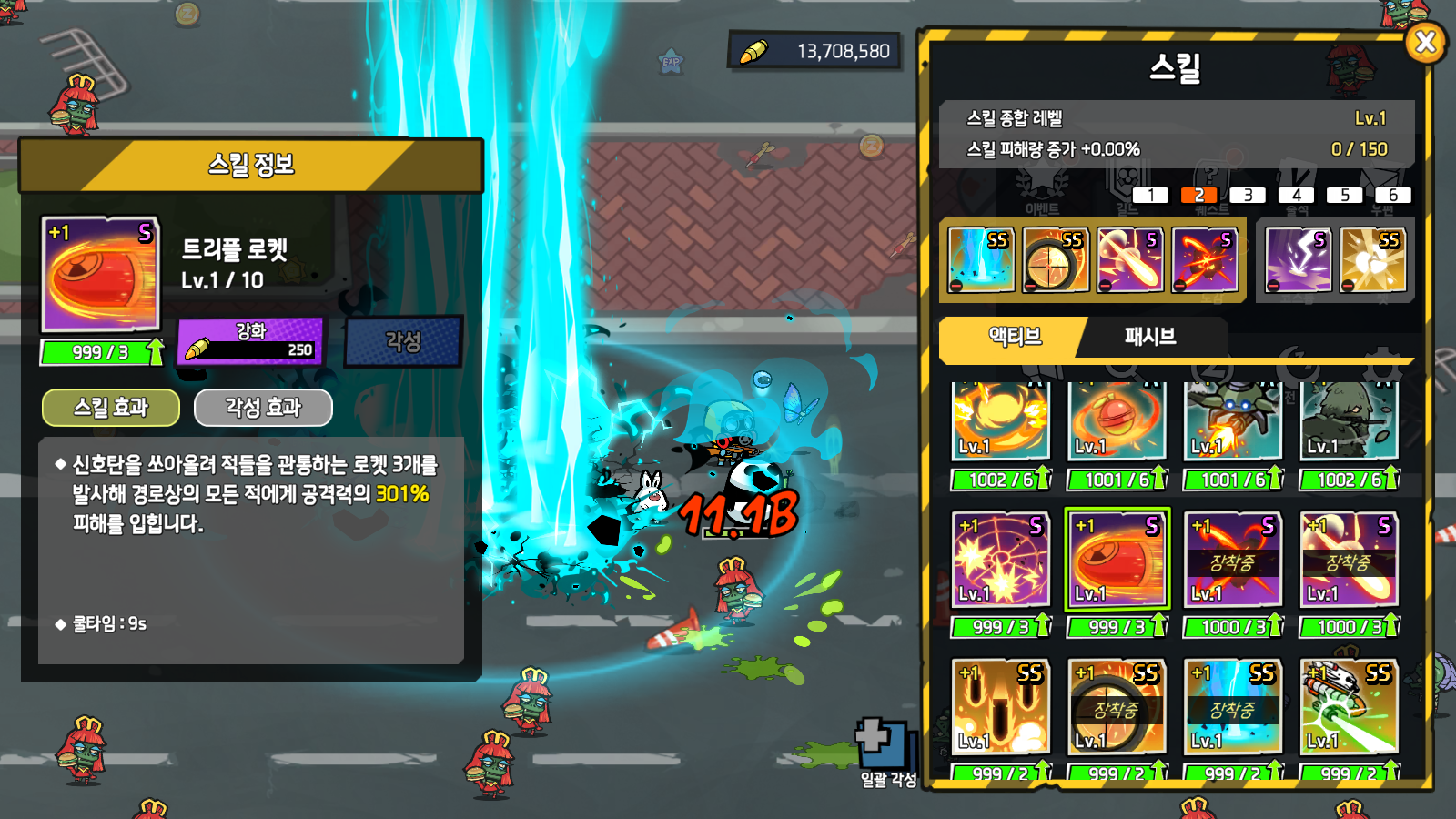Open the cherry bomb skill icon in the active grid
Image resolution: width=1456 pixels, height=819 pixels.
tap(1115, 419)
